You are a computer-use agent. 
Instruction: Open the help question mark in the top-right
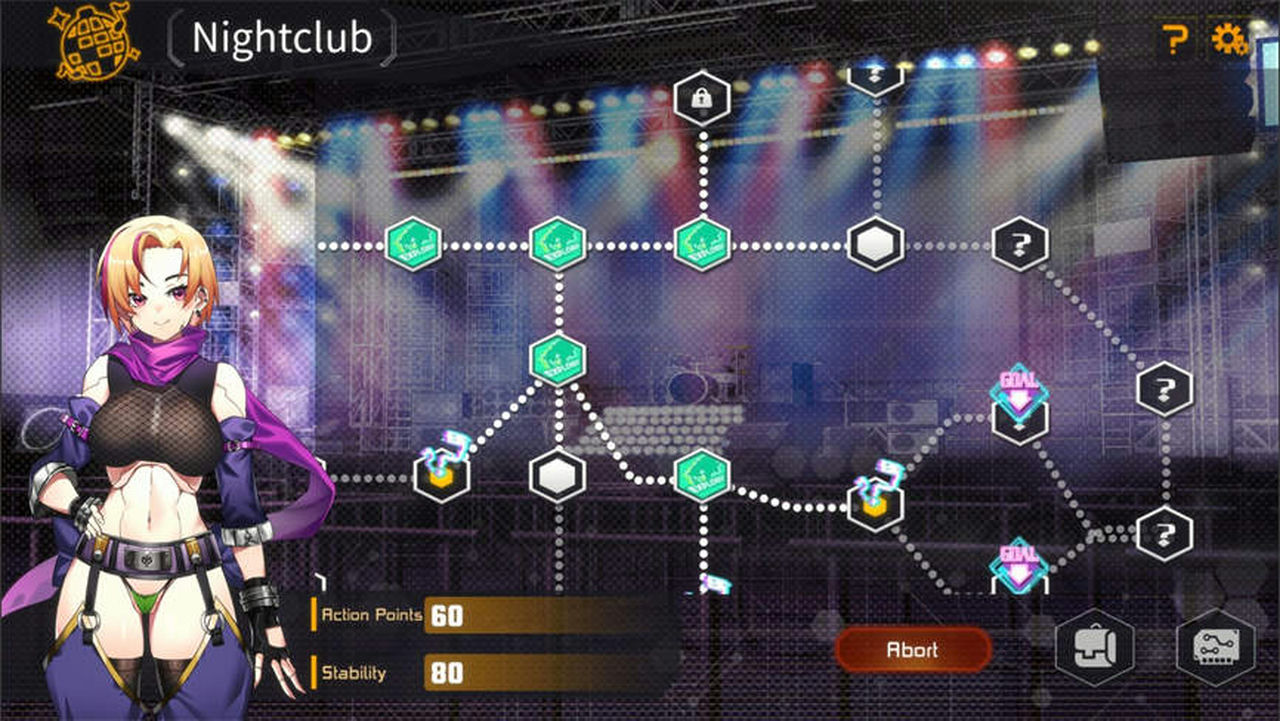[x=1174, y=40]
